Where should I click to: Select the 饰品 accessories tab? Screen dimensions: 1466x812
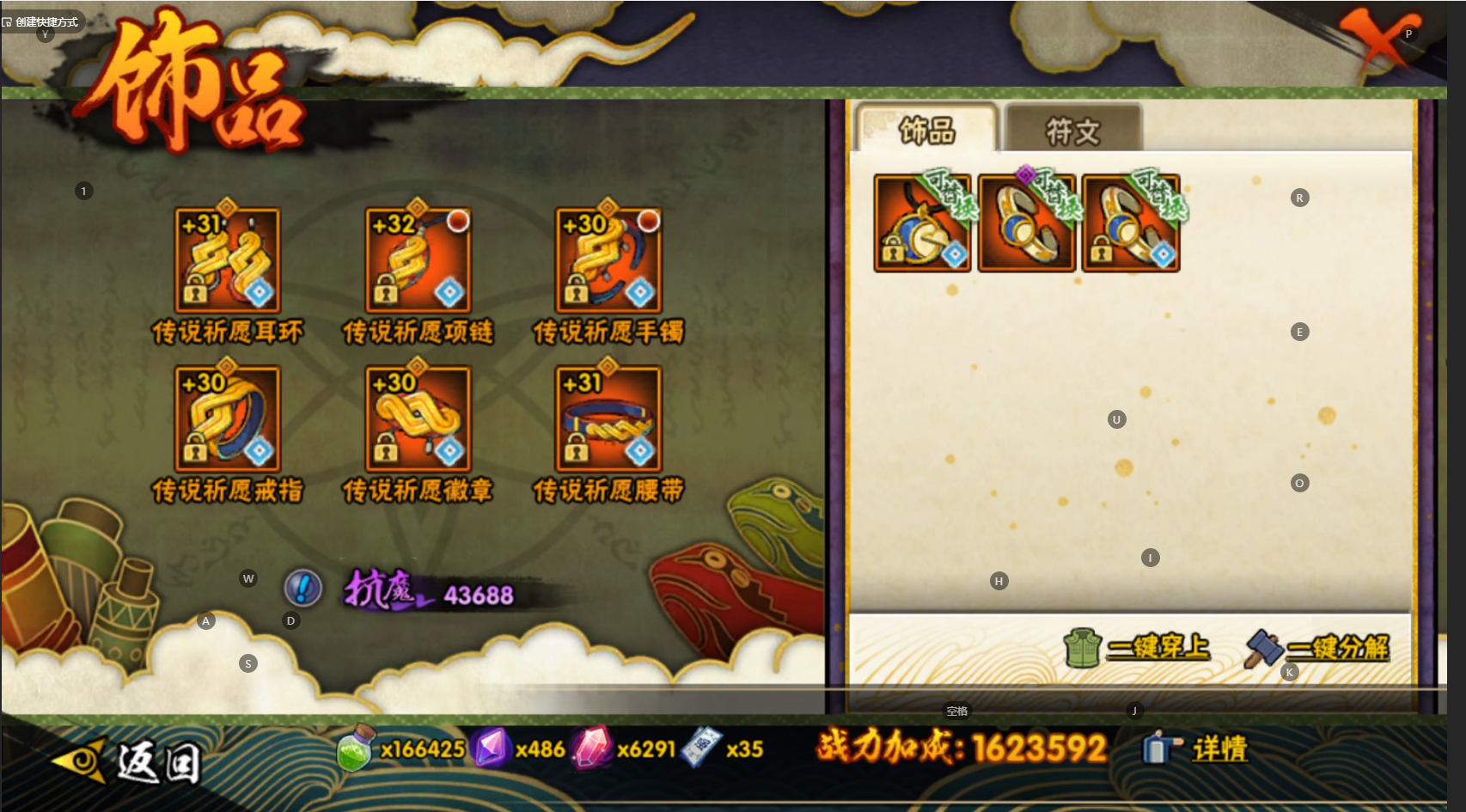click(x=926, y=131)
